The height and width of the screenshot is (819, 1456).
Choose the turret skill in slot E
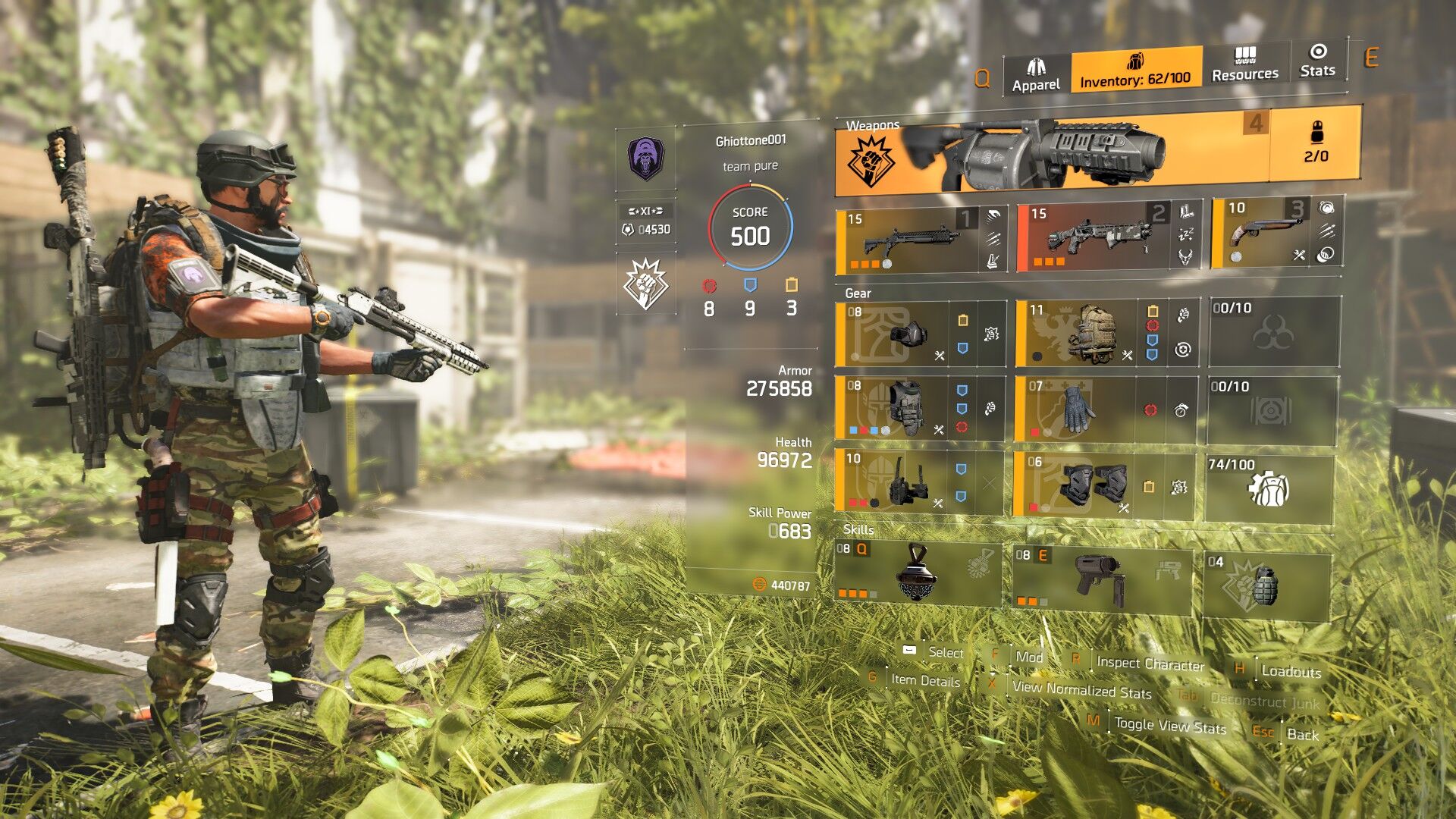pos(1101,577)
